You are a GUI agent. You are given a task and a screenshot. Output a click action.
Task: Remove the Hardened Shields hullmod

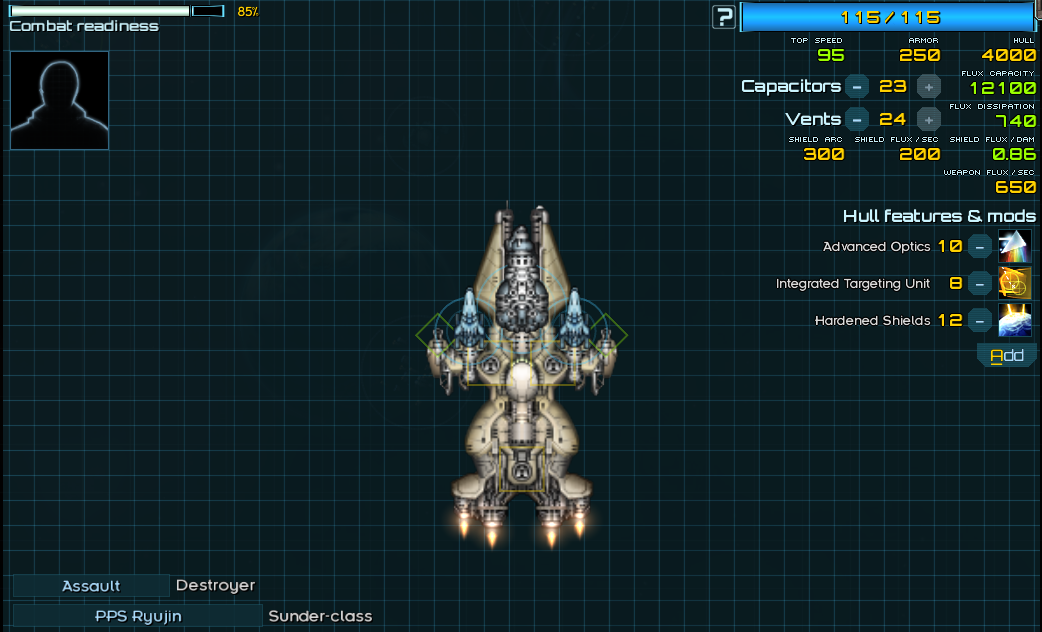pos(981,321)
